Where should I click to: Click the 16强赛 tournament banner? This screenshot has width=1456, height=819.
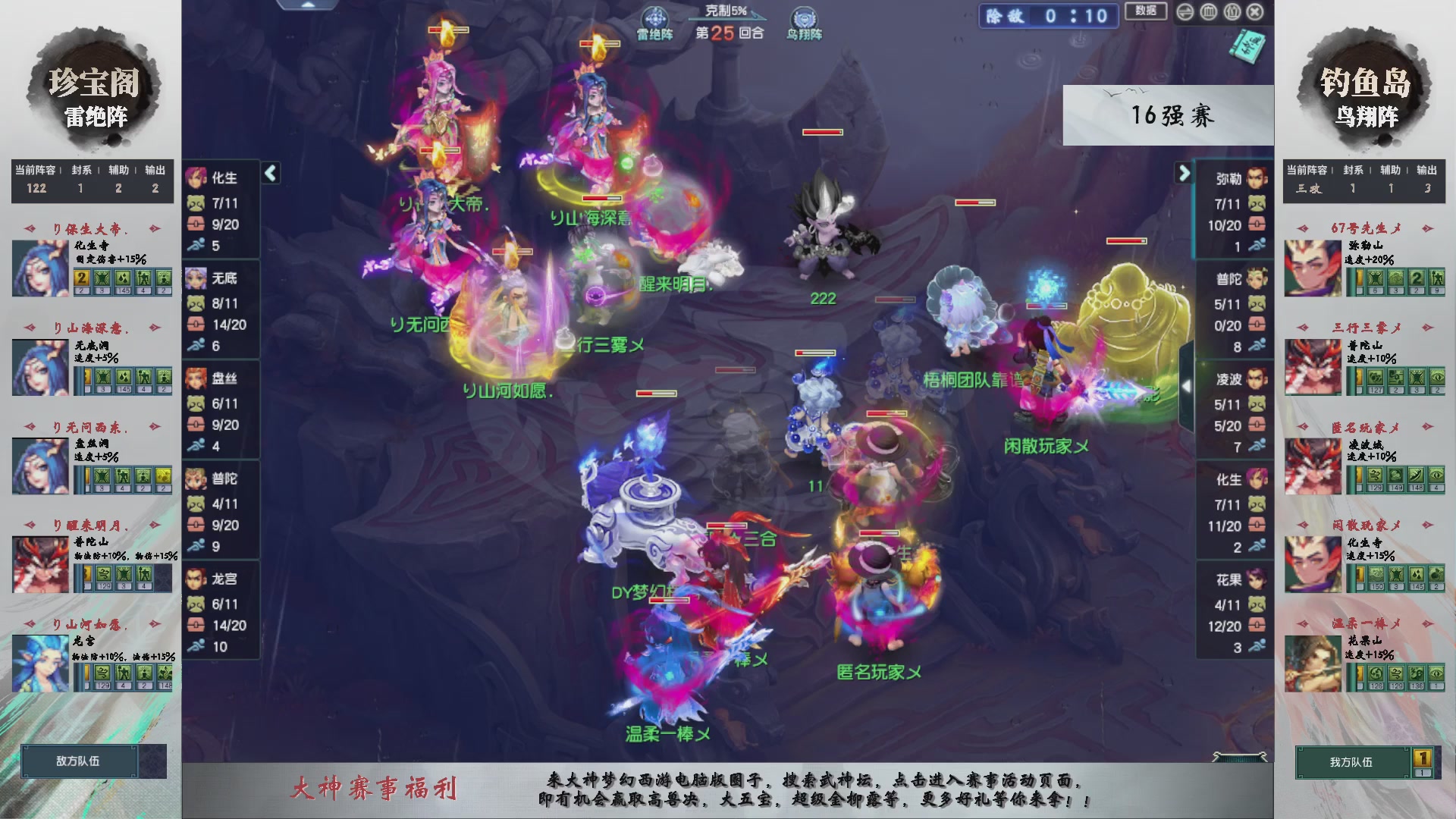pyautogui.click(x=1172, y=115)
